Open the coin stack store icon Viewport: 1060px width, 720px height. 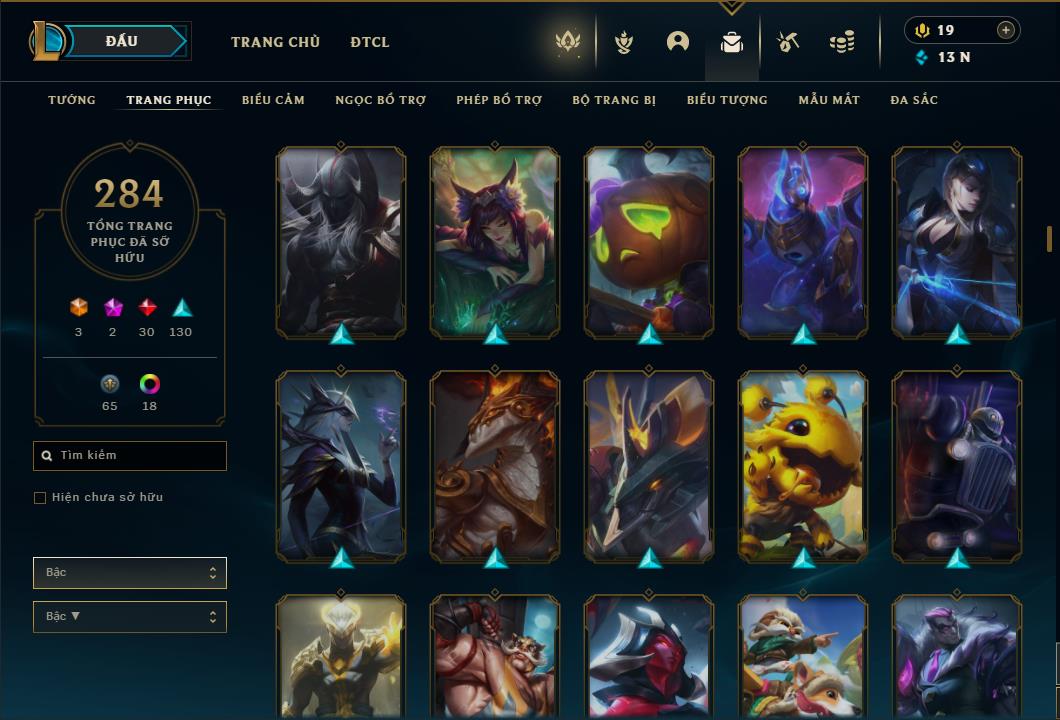click(x=842, y=42)
